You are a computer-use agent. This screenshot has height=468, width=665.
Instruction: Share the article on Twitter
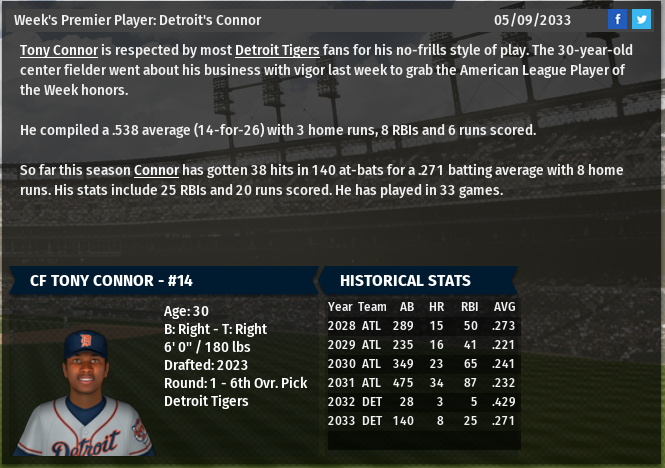641,19
